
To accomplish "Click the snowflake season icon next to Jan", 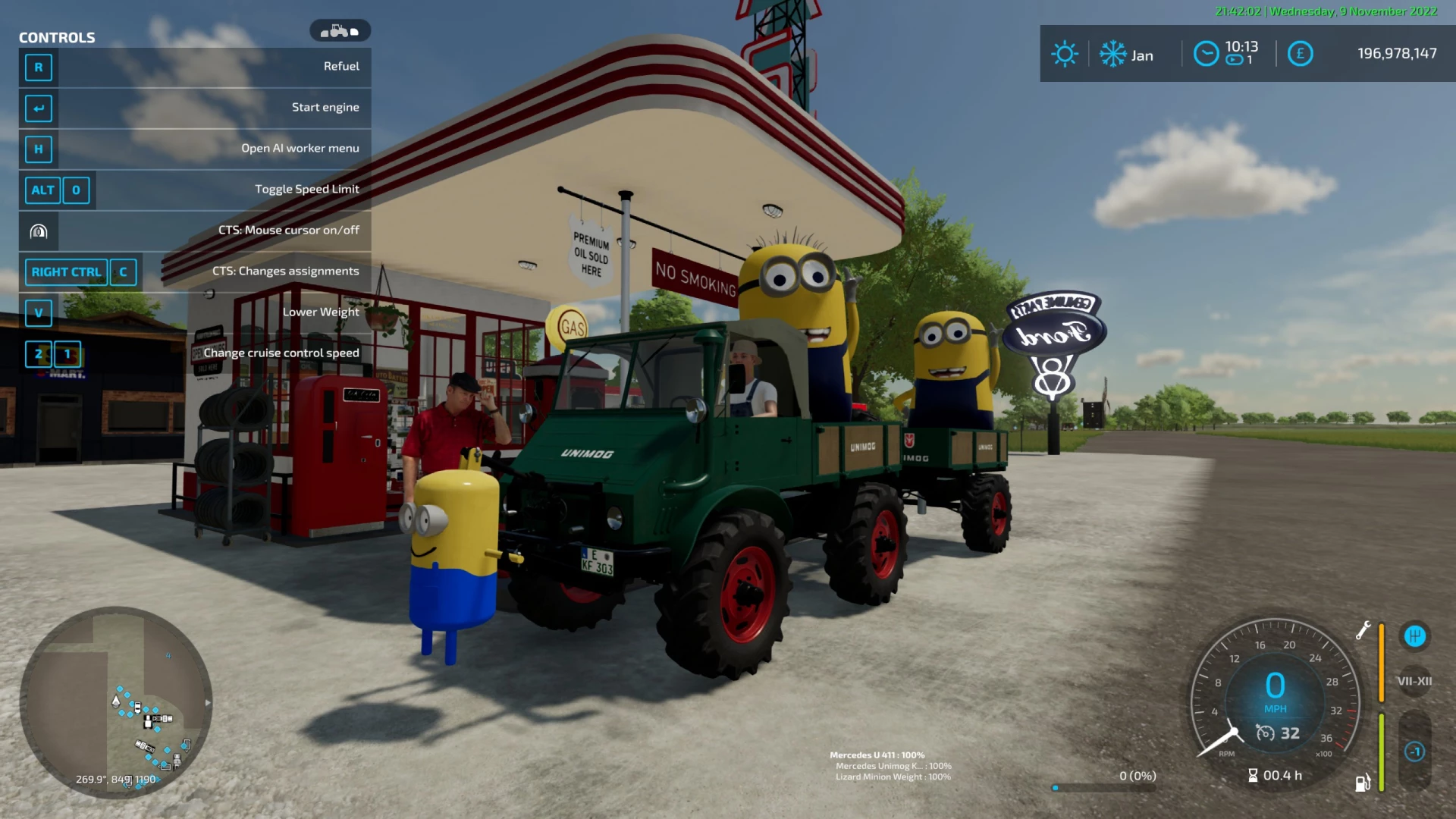I will coord(1112,54).
